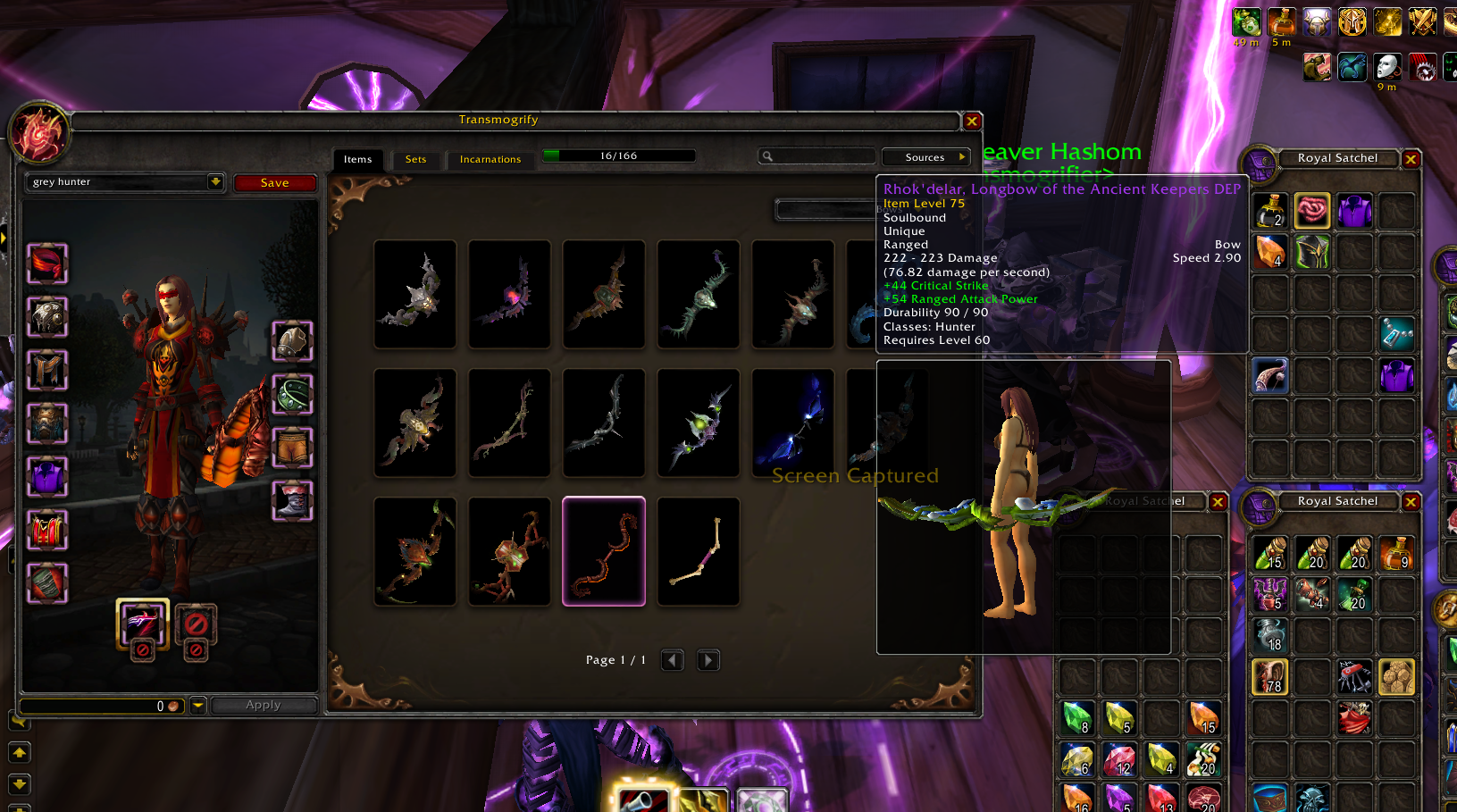Click the helmet slot beside the character
This screenshot has height=812, width=1457.
pyautogui.click(x=292, y=341)
